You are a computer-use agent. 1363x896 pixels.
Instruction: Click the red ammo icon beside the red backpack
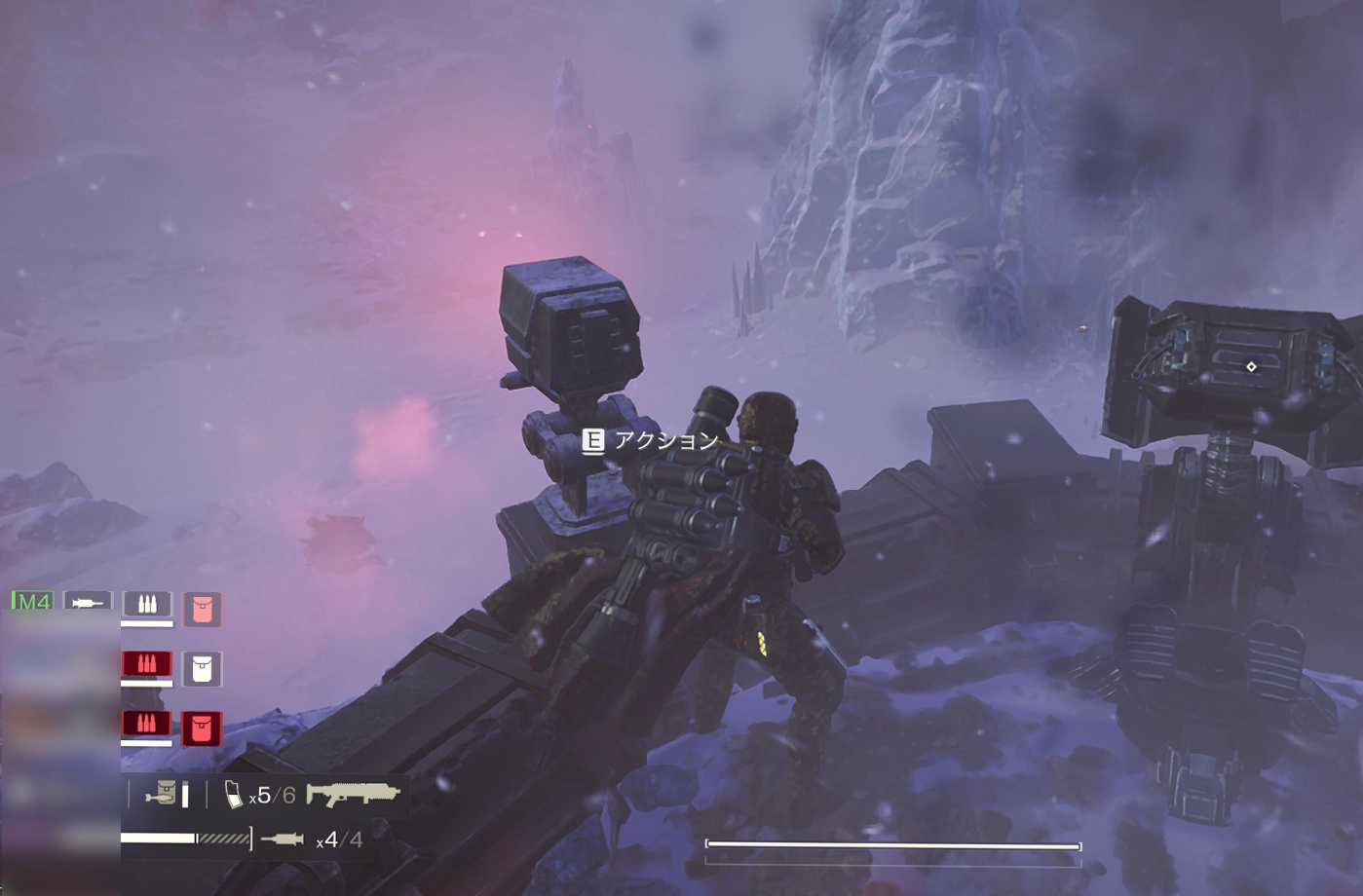[x=146, y=723]
